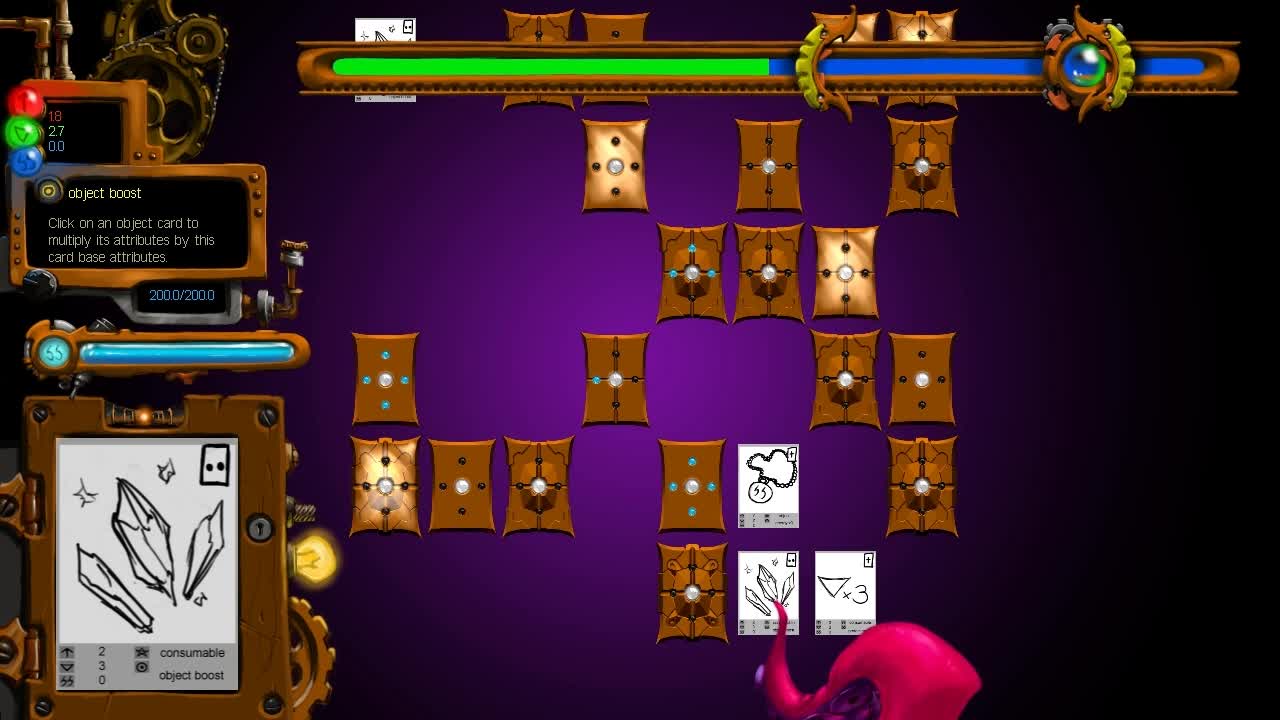Click the green progress bar at the top

tap(550, 65)
